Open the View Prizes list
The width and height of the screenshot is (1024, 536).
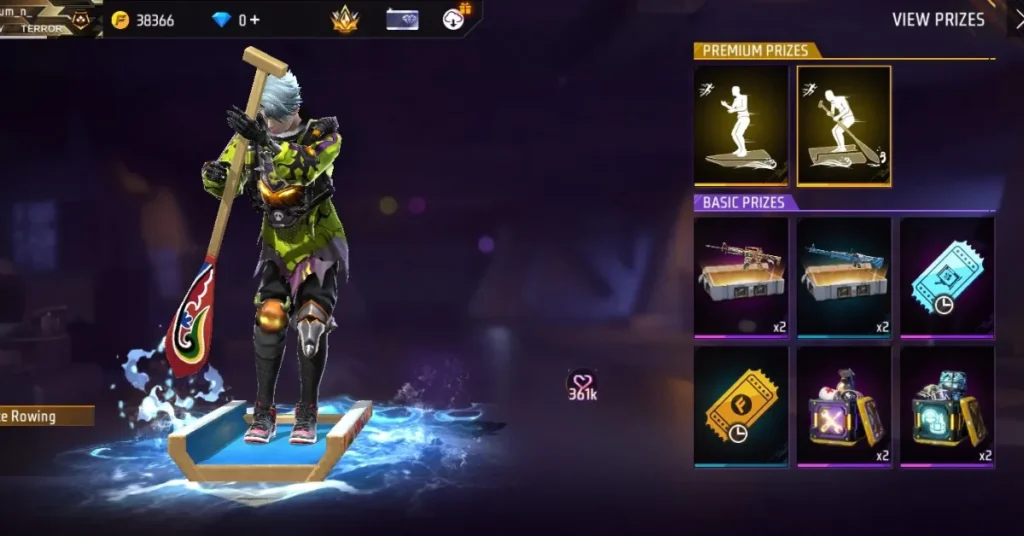point(937,20)
